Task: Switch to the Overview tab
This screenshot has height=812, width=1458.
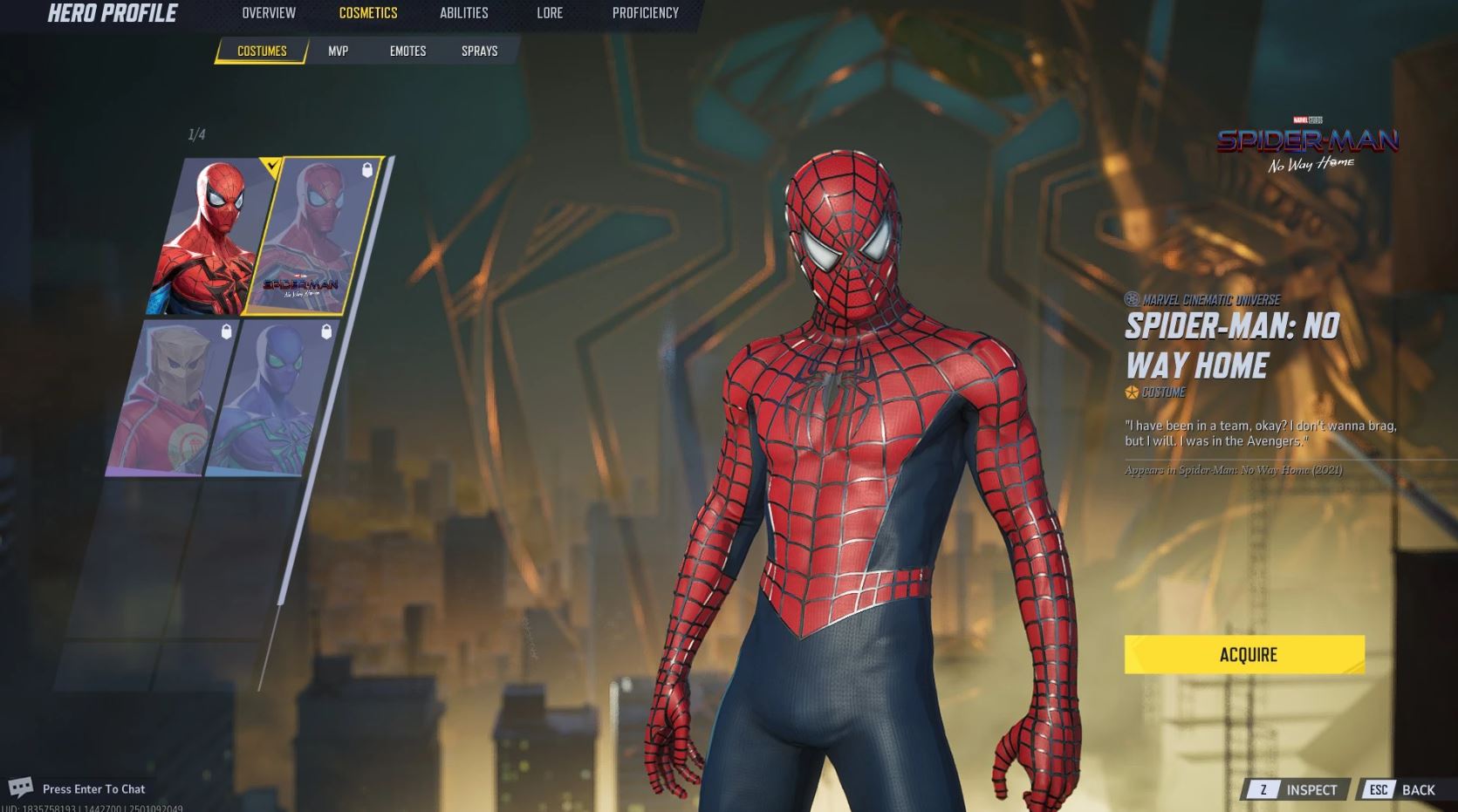Action: click(267, 13)
